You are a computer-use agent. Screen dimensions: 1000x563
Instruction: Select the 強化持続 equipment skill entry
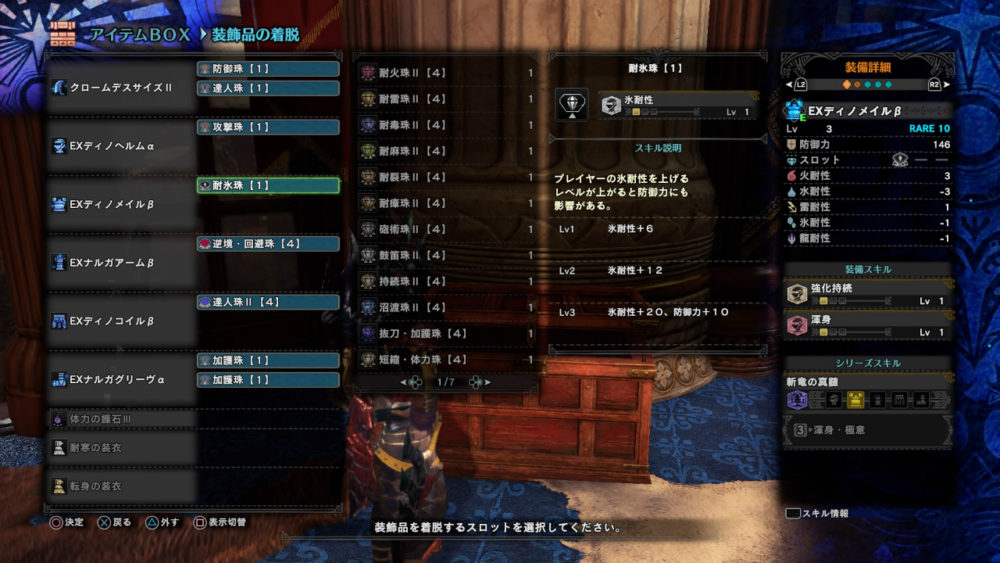[x=867, y=294]
